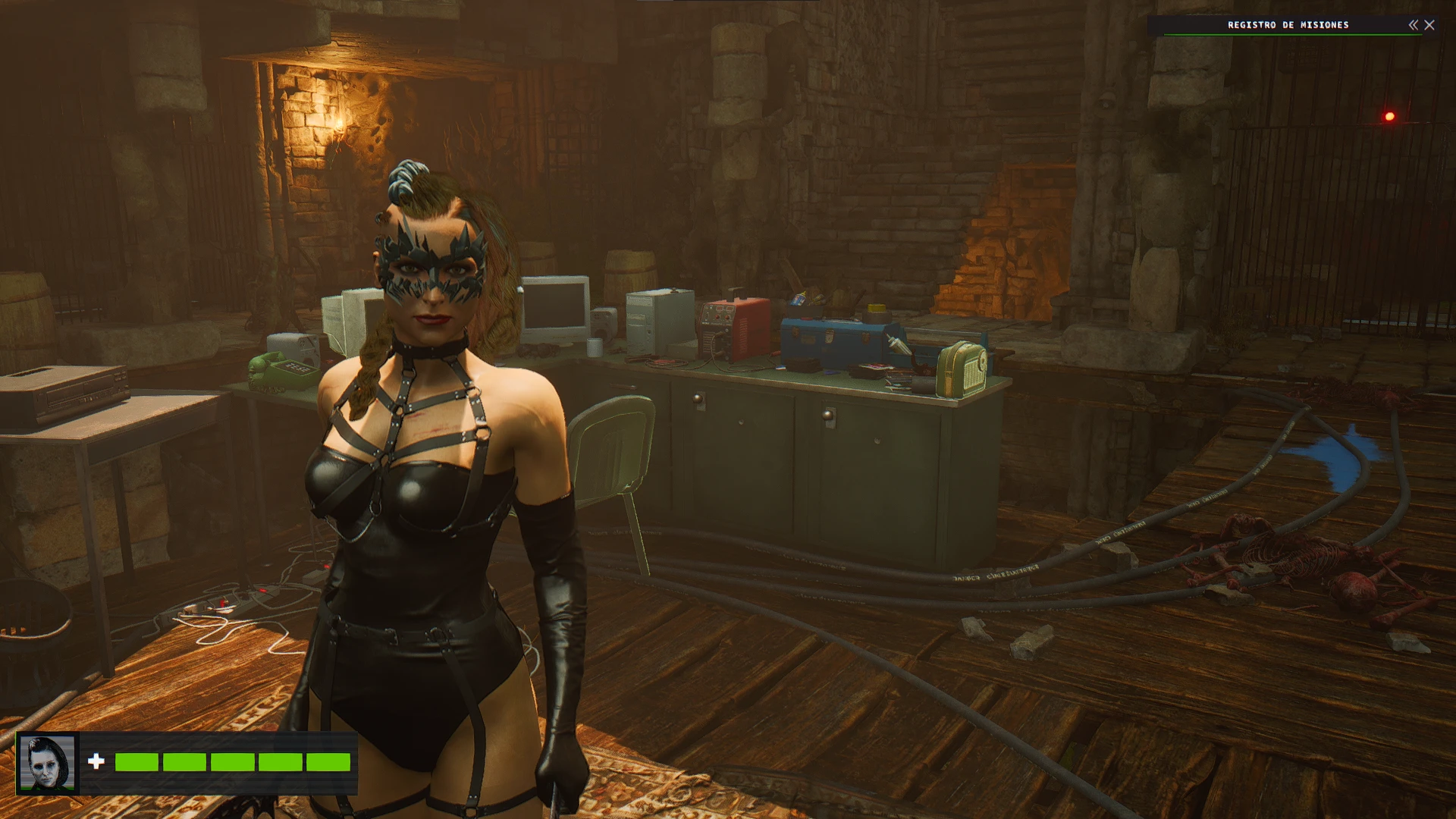This screenshot has height=819, width=1456.
Task: Click the double chevron on the quest log
Action: 1413,25
